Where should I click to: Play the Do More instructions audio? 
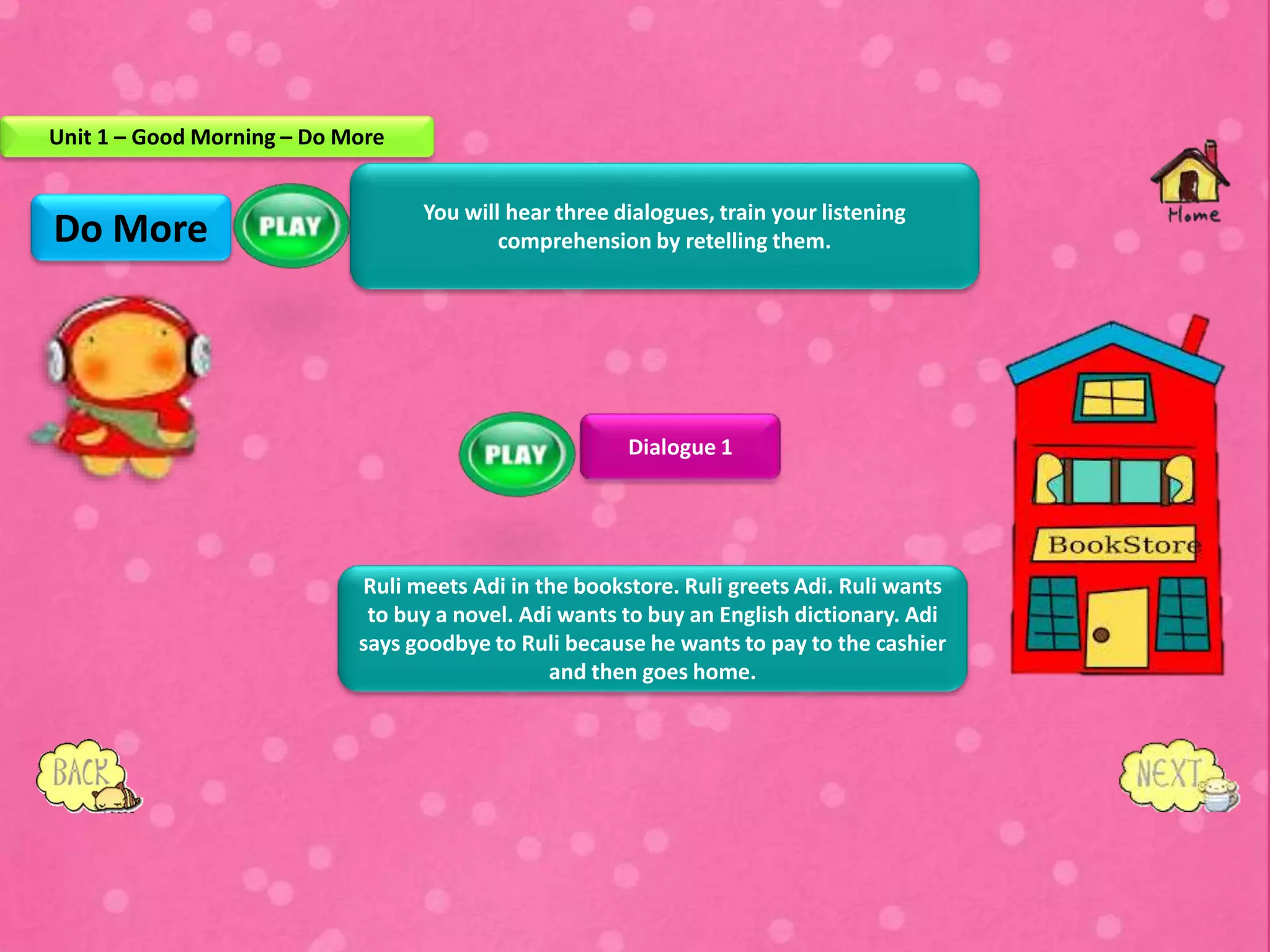click(291, 226)
